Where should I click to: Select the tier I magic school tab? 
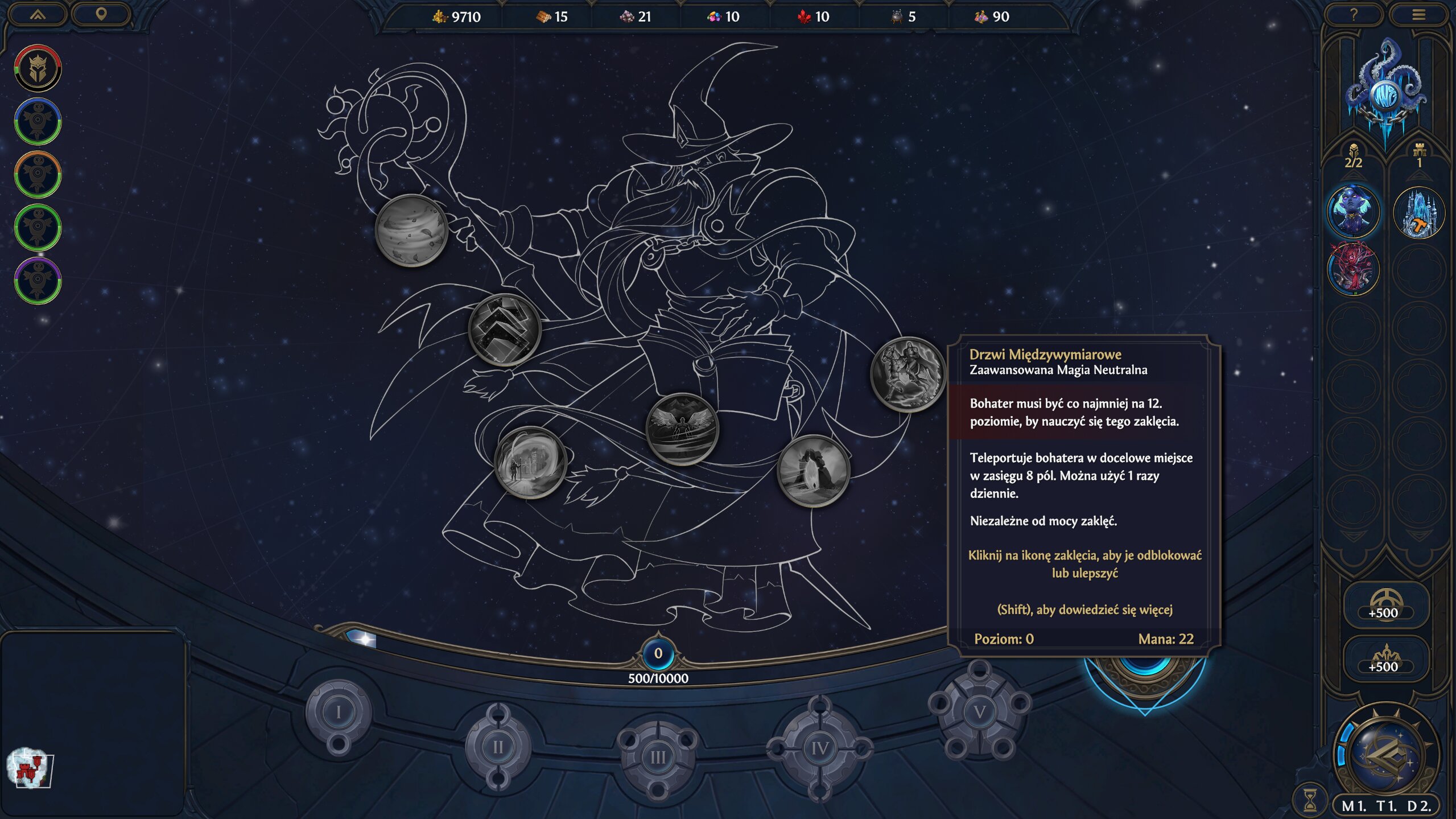pyautogui.click(x=339, y=712)
